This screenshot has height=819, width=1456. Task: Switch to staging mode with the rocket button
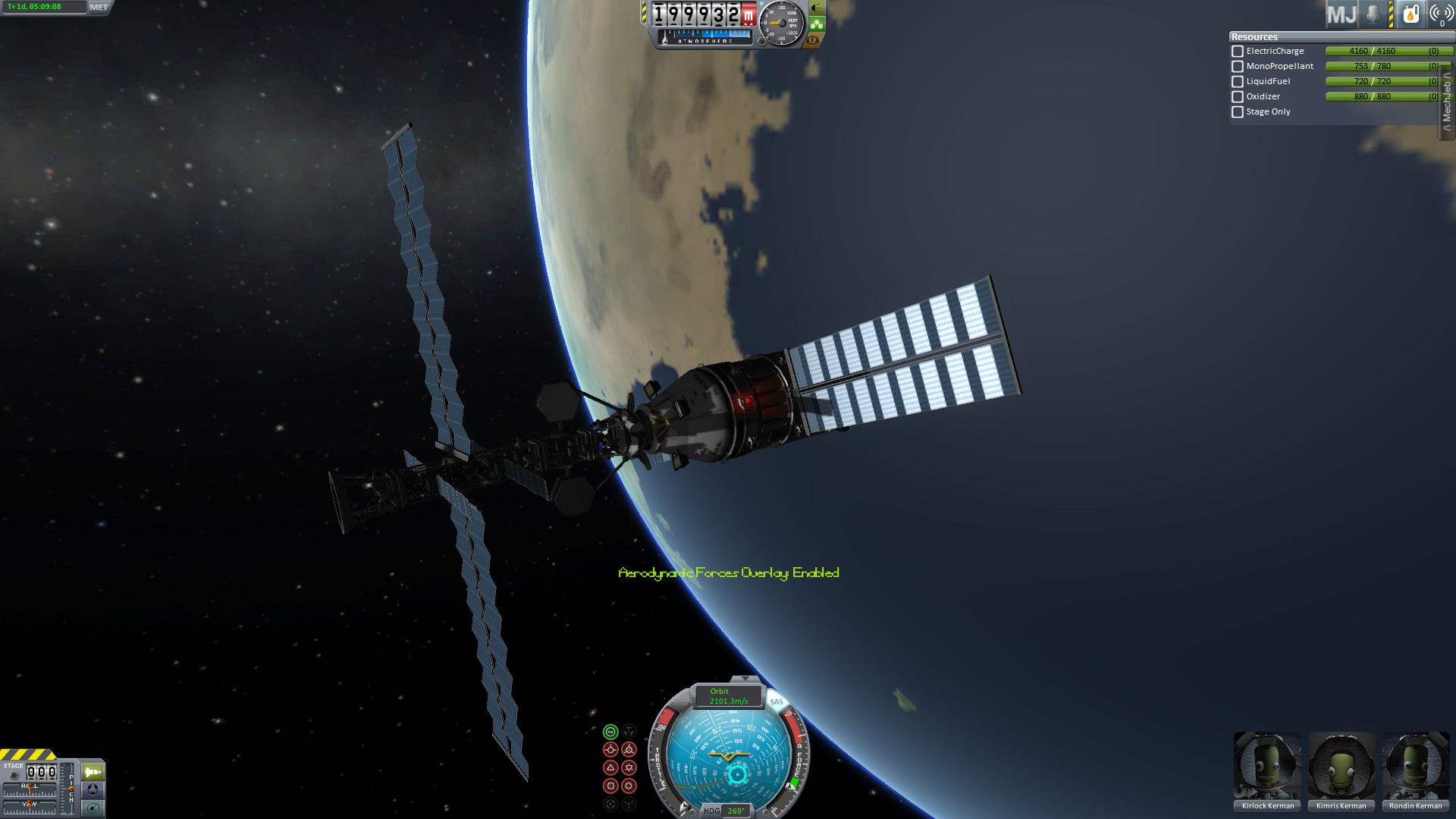[x=93, y=772]
